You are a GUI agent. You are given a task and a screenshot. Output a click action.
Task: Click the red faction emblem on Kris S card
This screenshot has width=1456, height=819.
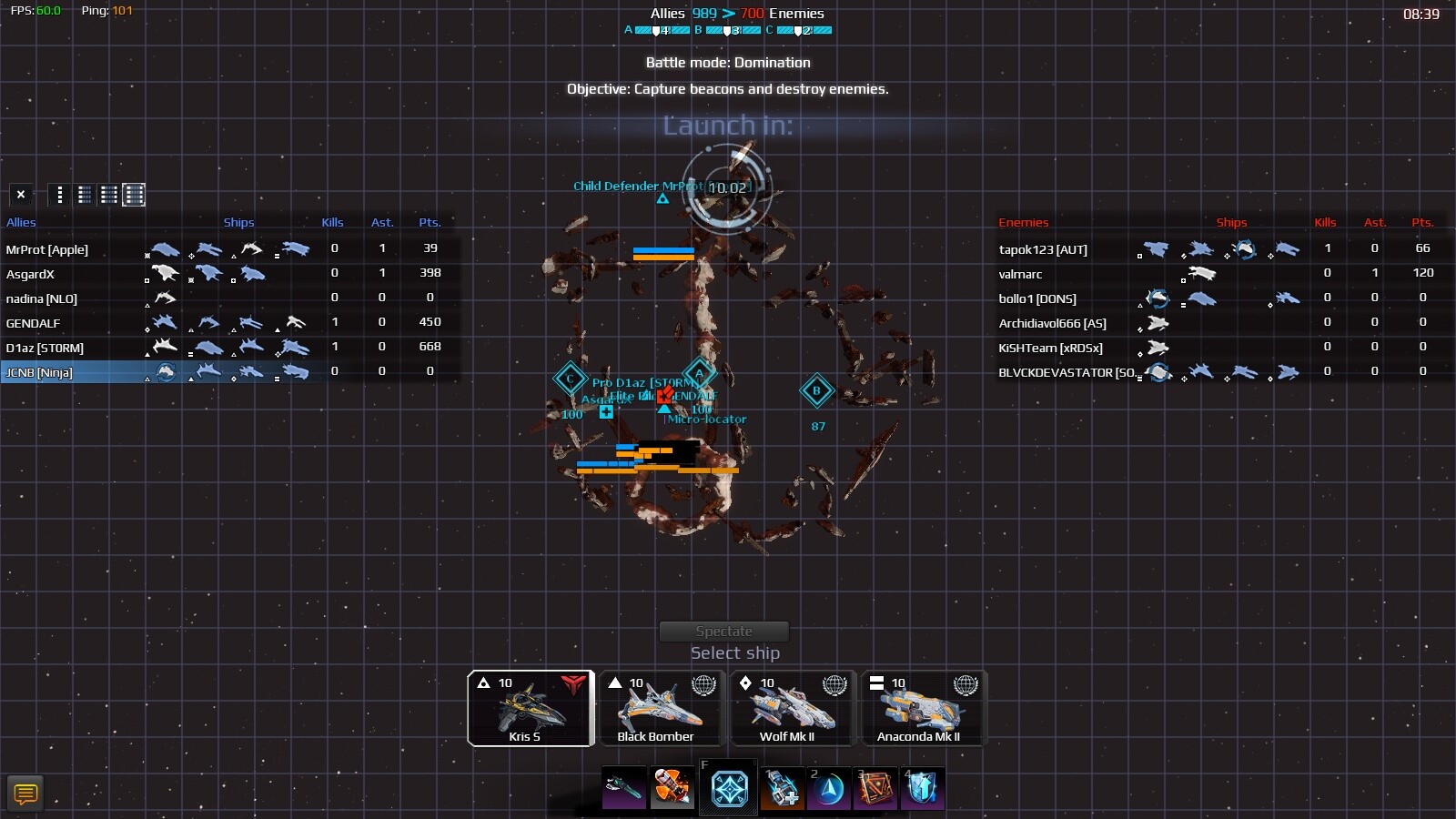pos(573,682)
